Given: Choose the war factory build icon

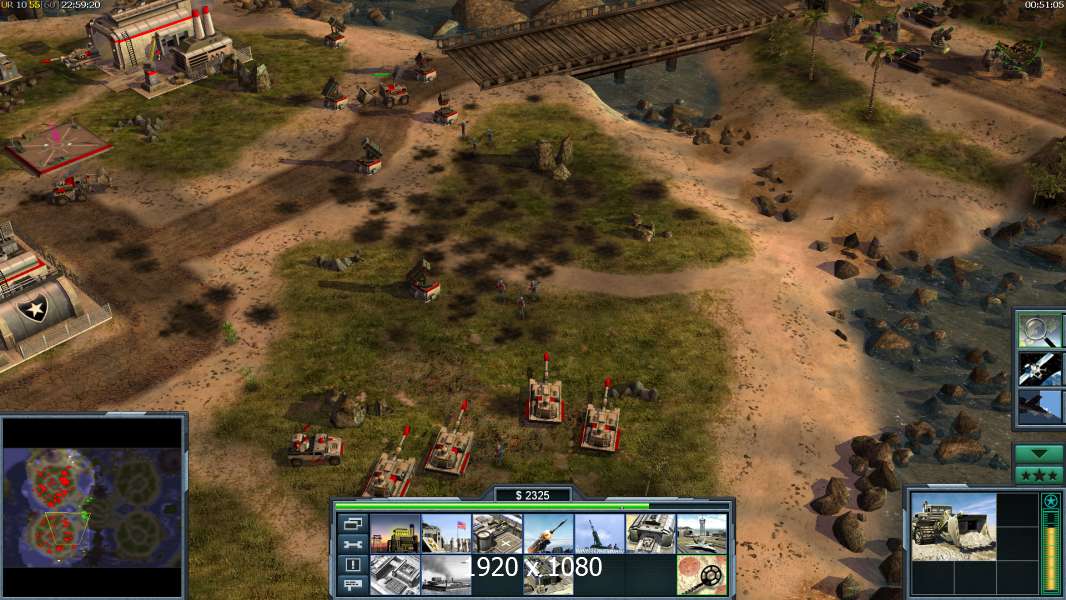Looking at the screenshot, I should click(x=650, y=534).
